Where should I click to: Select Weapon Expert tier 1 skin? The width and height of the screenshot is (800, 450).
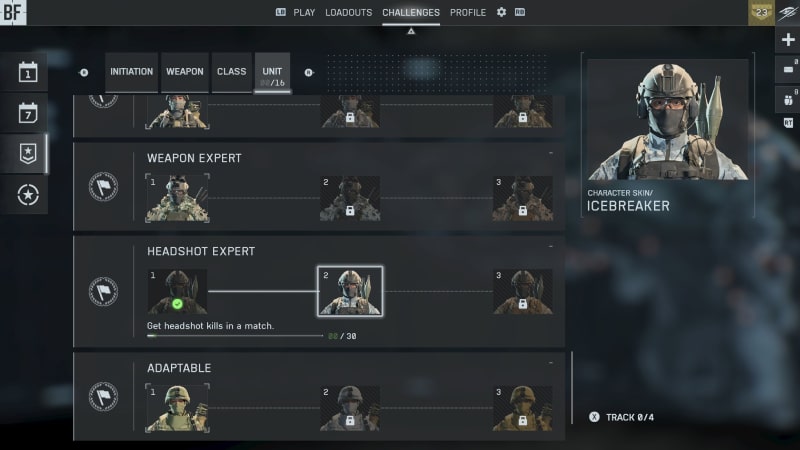177,198
